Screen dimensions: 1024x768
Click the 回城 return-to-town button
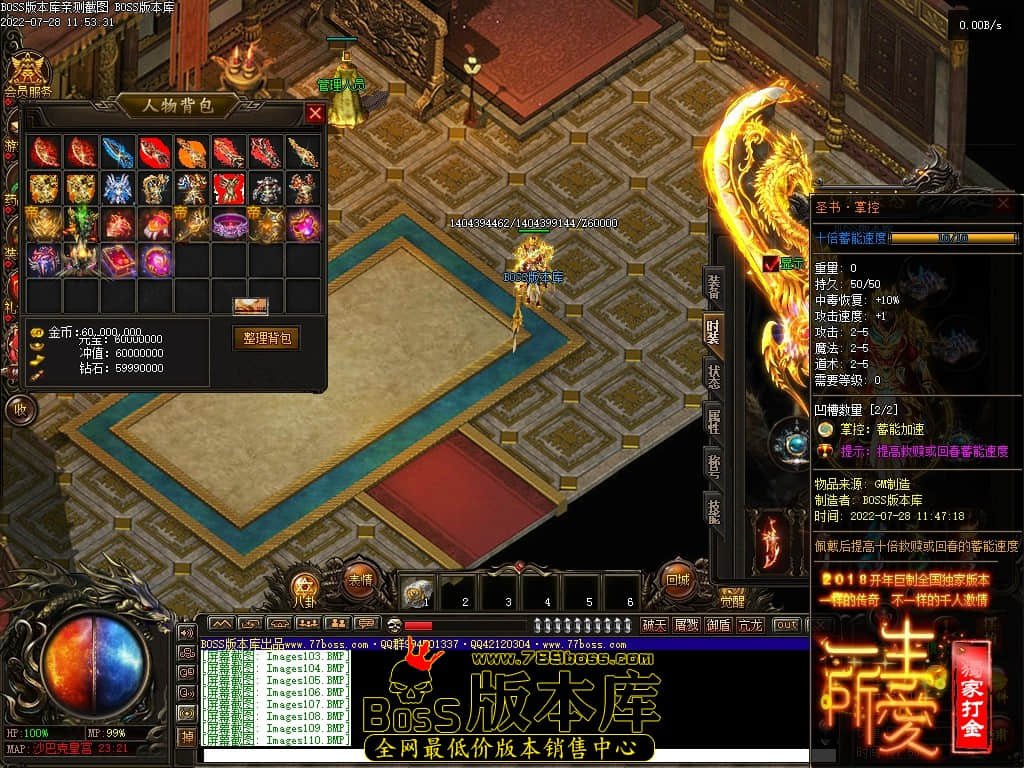coord(677,579)
